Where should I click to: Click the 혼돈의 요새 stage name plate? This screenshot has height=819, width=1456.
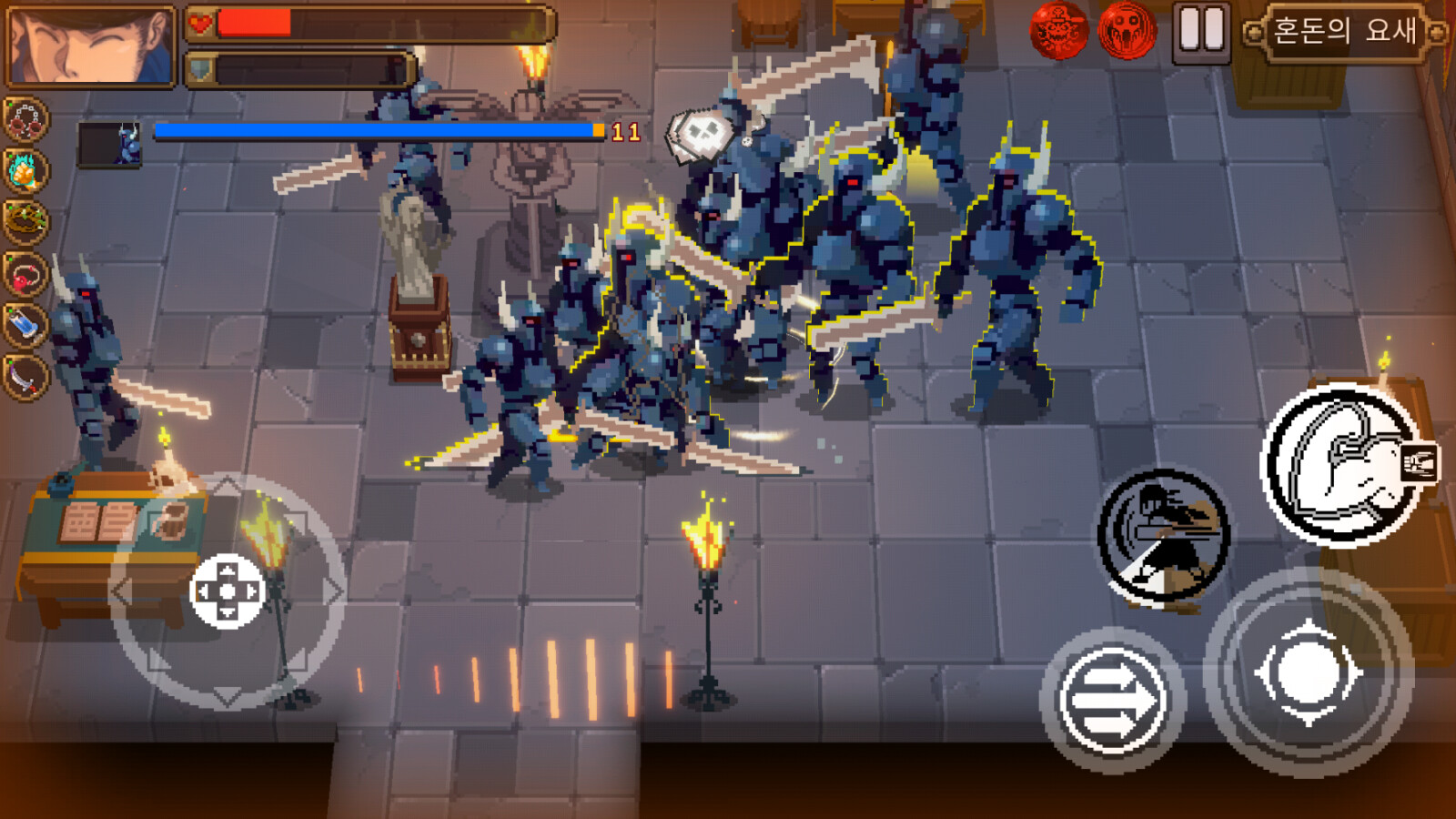click(x=1344, y=32)
